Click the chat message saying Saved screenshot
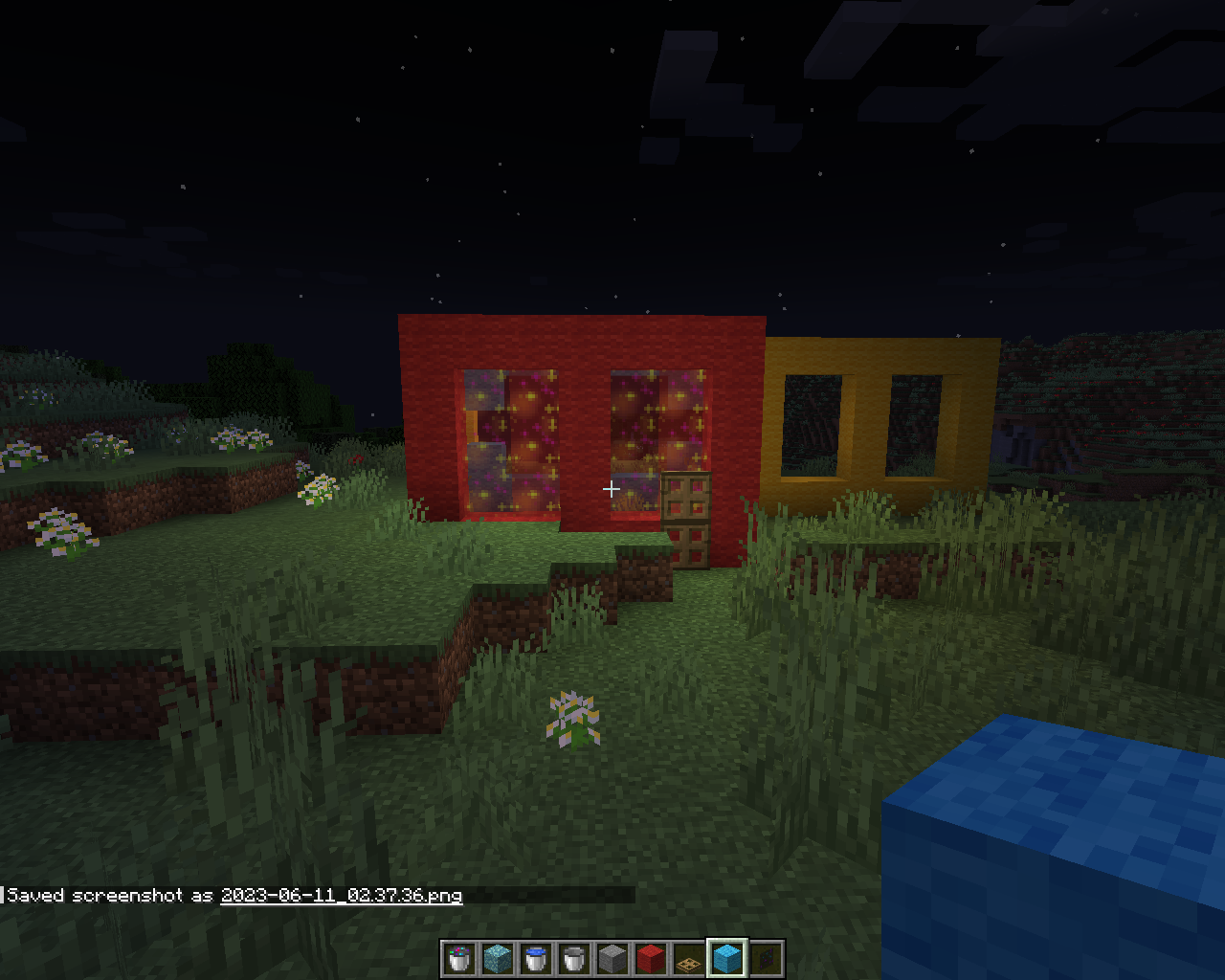Screen dimensions: 1225x980 click(x=105, y=896)
